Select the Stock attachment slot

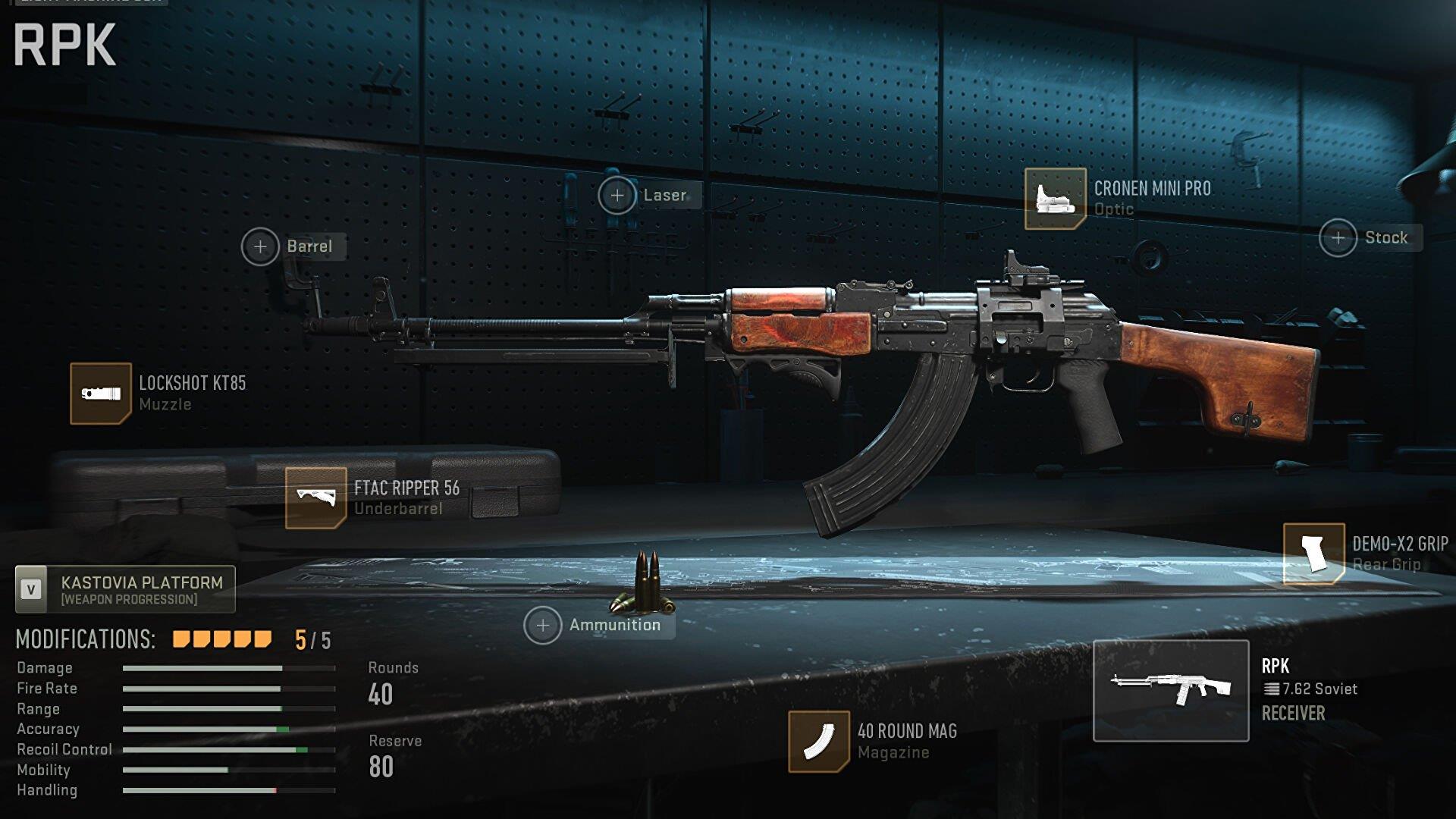click(x=1338, y=238)
